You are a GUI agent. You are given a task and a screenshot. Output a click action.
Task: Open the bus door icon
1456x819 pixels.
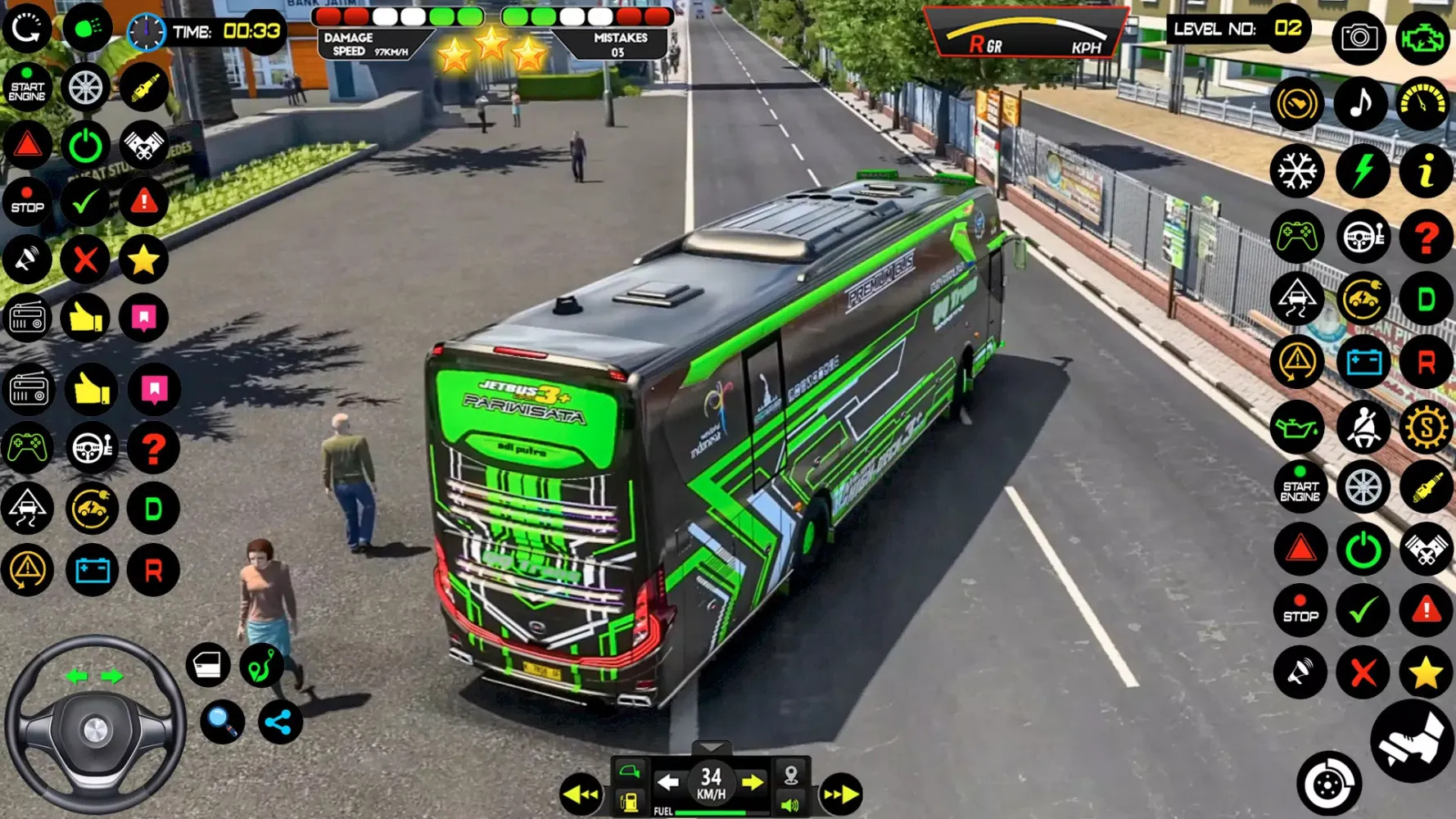208,664
